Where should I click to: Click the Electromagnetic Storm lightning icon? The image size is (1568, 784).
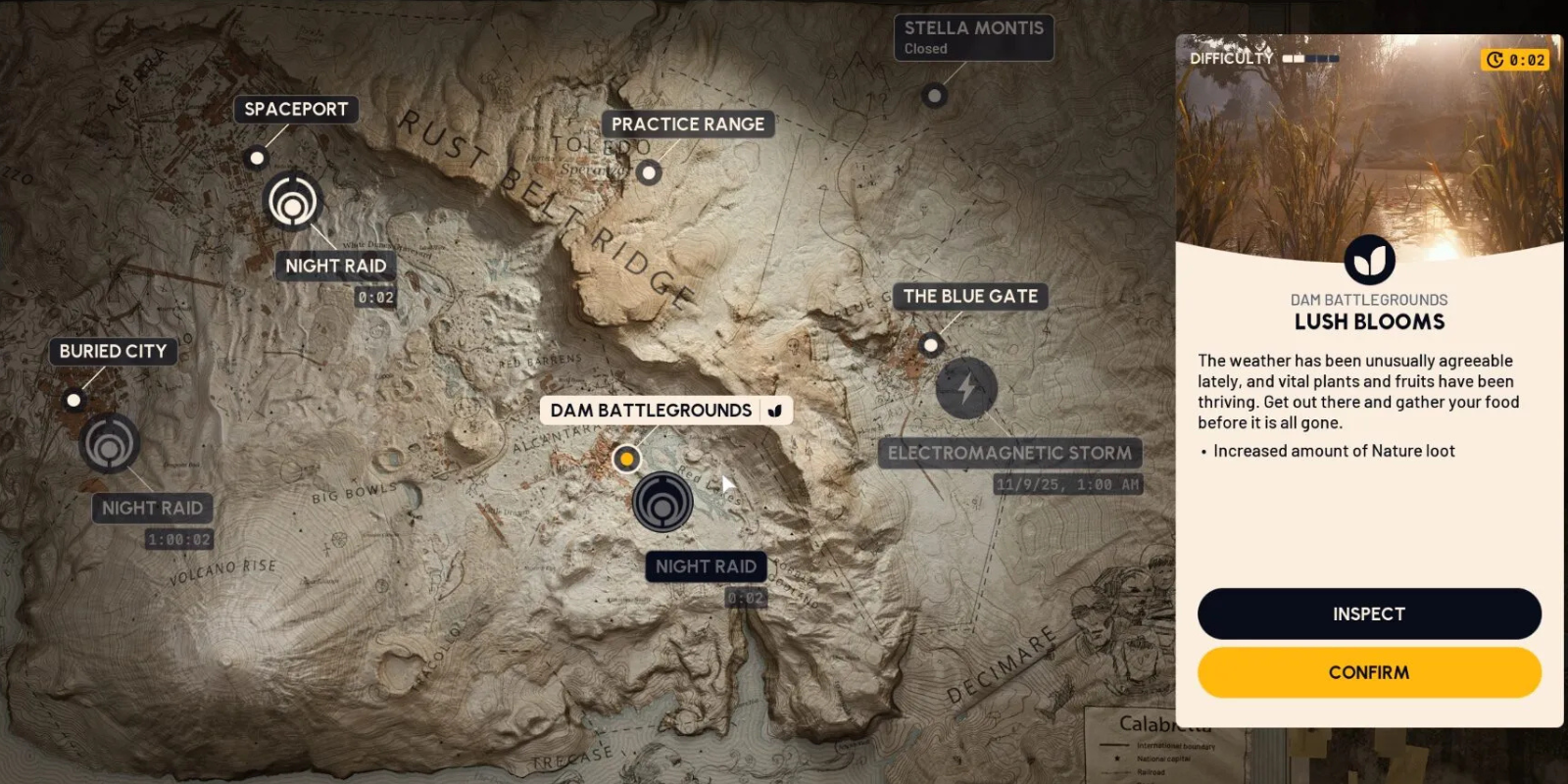click(965, 389)
